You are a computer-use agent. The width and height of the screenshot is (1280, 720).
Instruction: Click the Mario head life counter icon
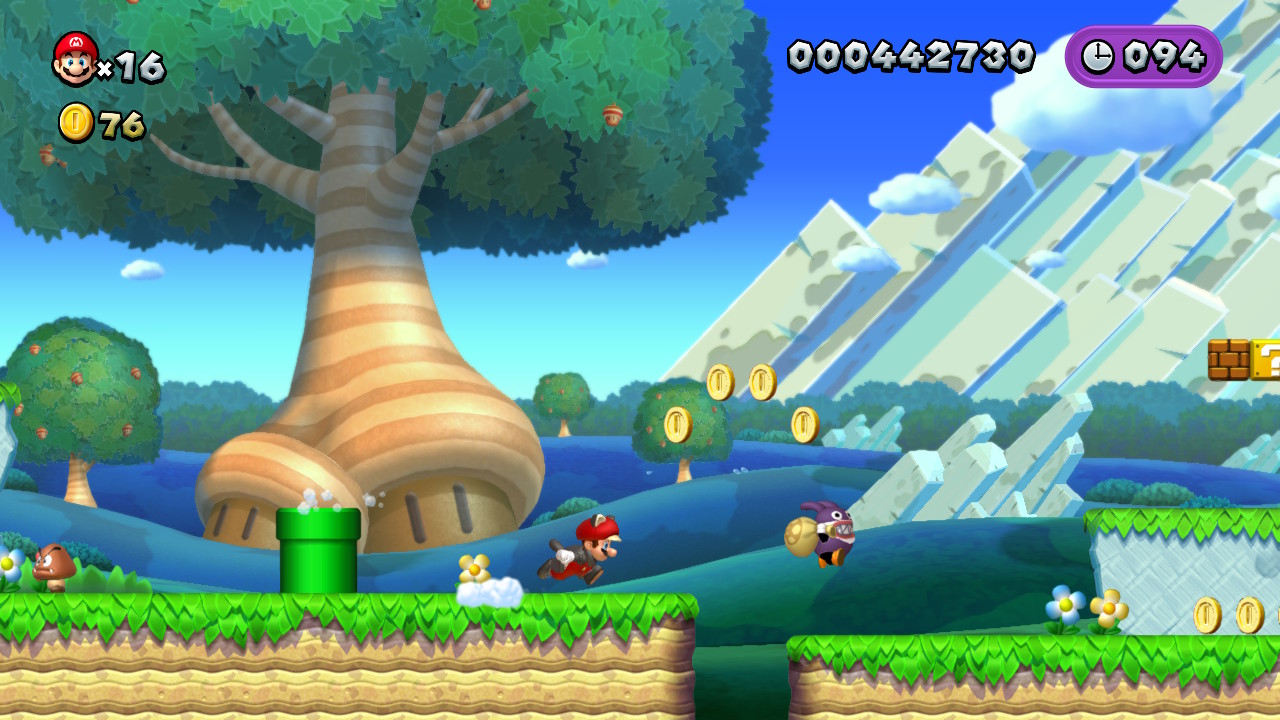(x=74, y=57)
